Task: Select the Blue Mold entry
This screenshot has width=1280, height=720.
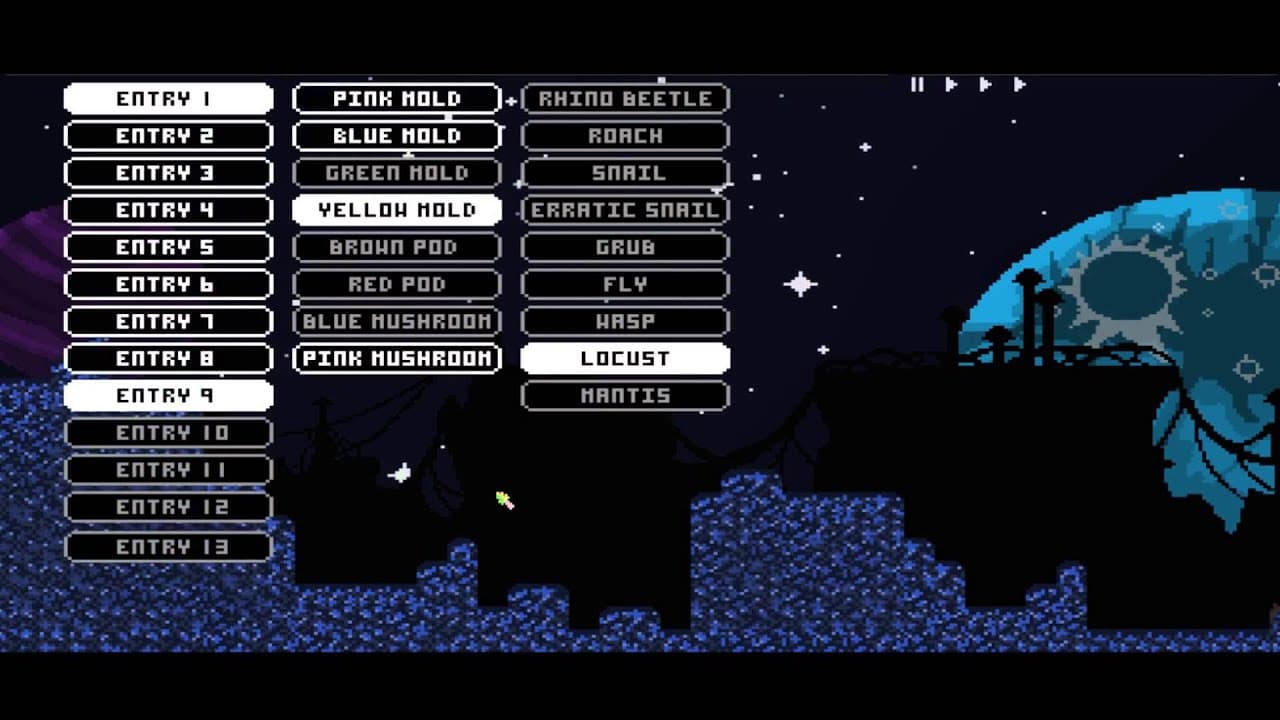Action: [x=396, y=135]
